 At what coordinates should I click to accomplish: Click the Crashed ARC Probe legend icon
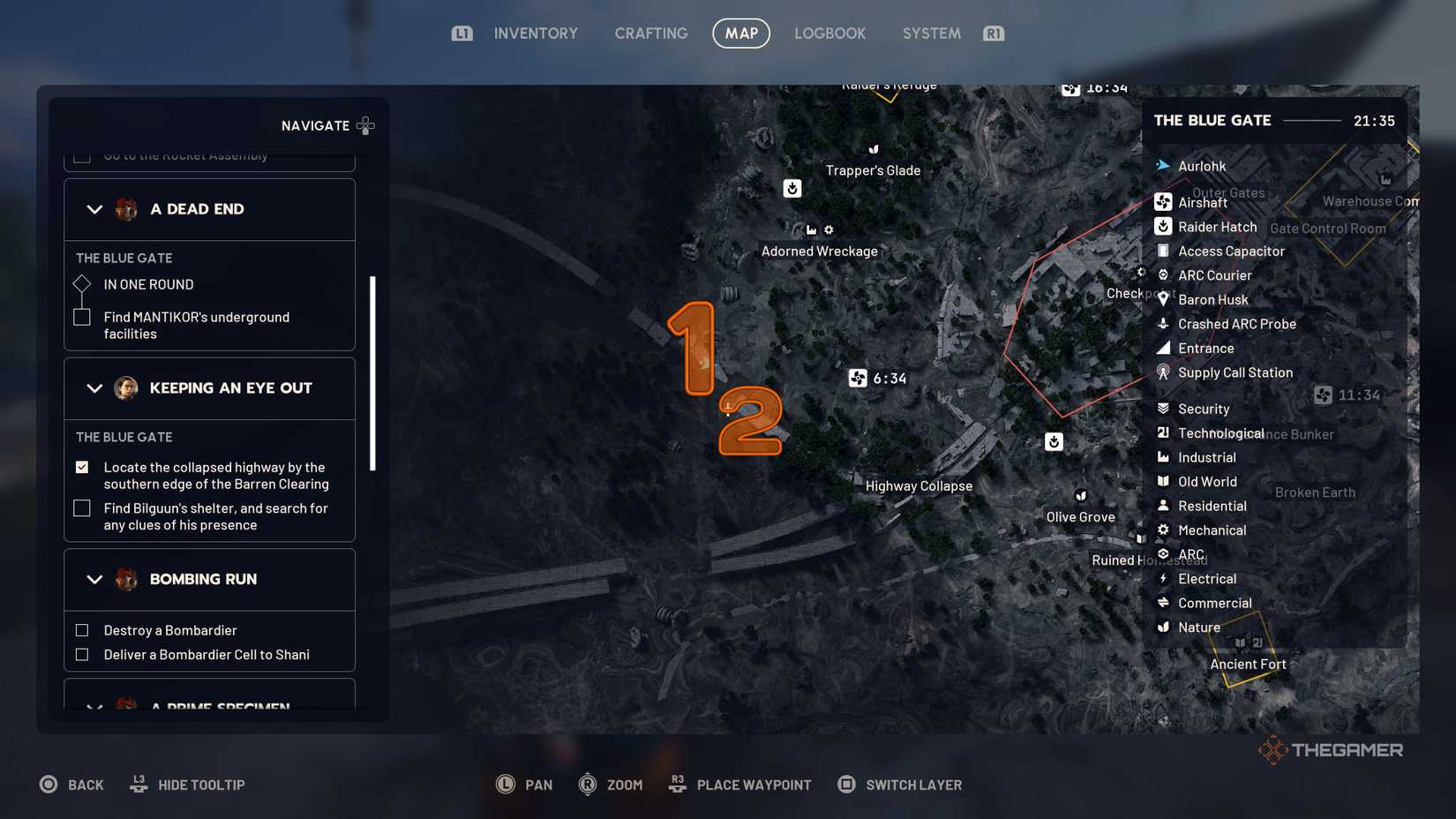click(1163, 324)
